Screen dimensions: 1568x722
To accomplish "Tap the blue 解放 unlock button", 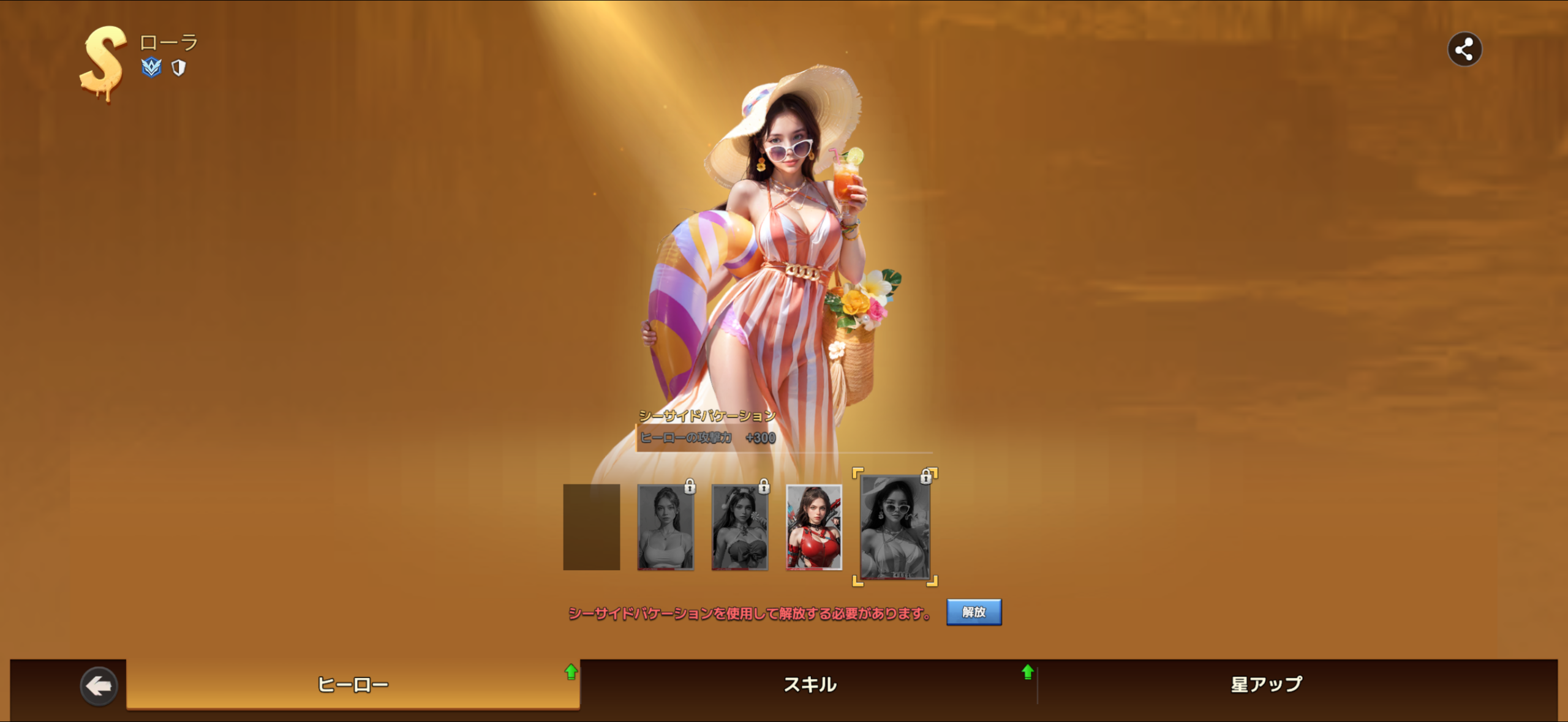I will pos(973,612).
